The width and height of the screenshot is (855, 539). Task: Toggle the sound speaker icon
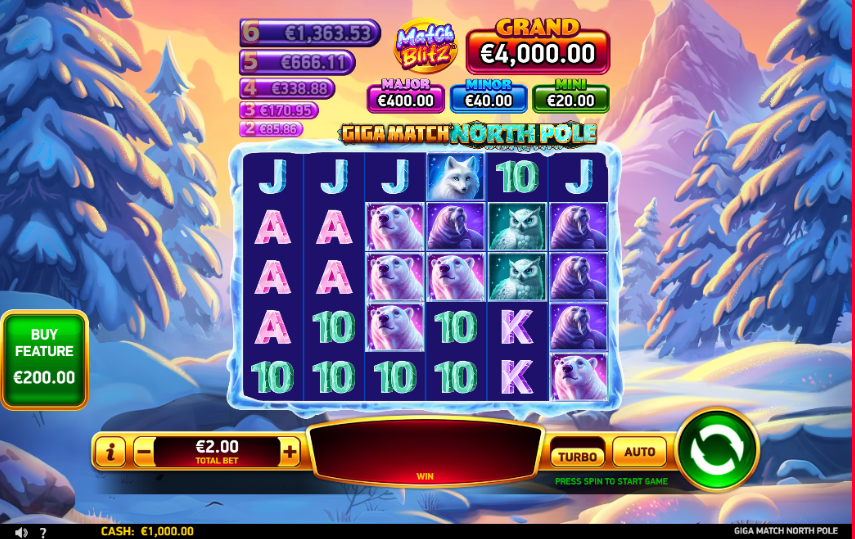click(x=21, y=532)
